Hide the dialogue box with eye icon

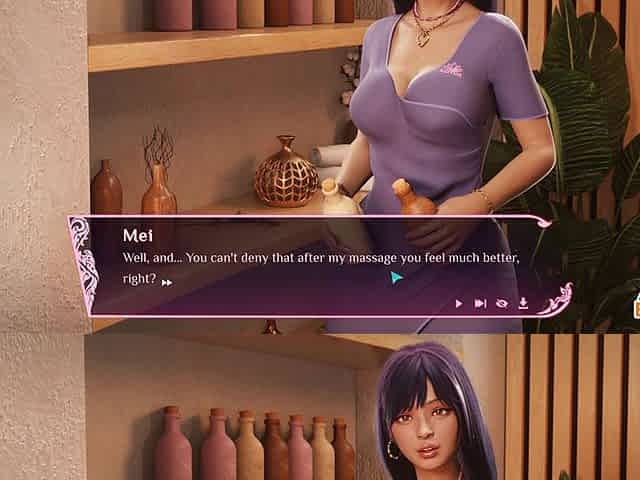coord(501,303)
